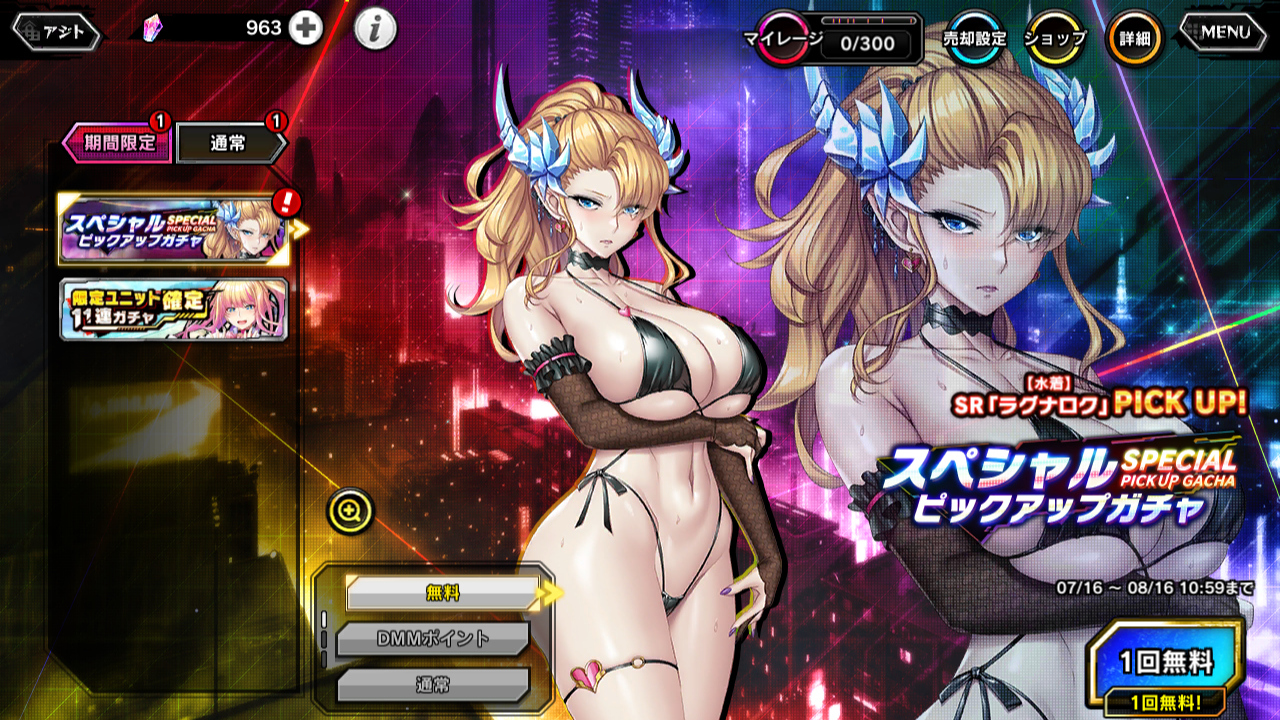This screenshot has width=1280, height=720.
Task: Select the スペシャル Pick Up Gacha banner
Action: pyautogui.click(x=173, y=229)
